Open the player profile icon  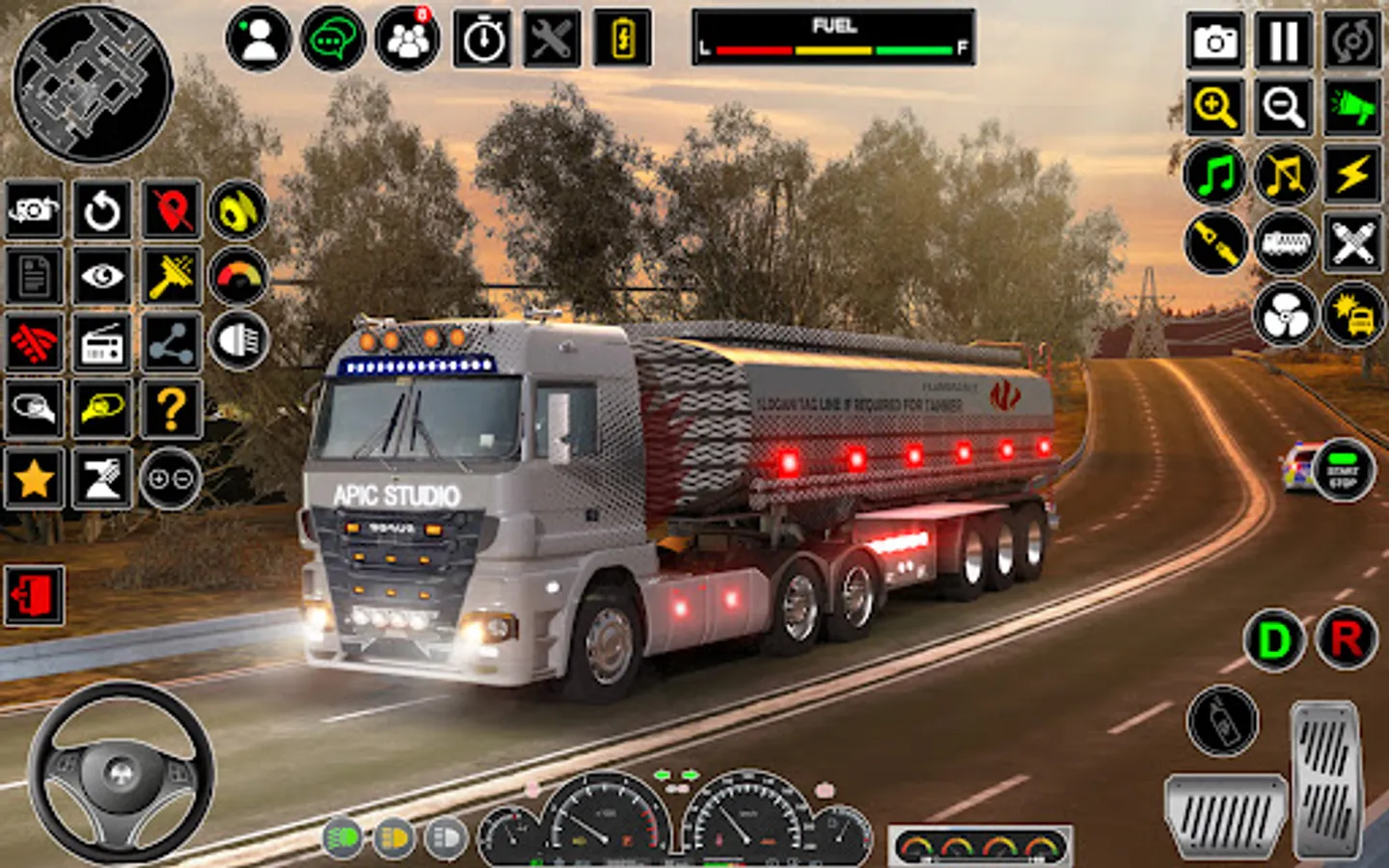pyautogui.click(x=259, y=40)
